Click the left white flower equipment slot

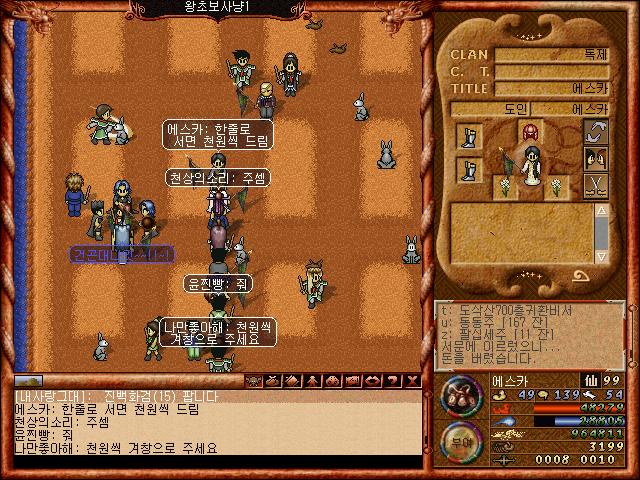(505, 186)
